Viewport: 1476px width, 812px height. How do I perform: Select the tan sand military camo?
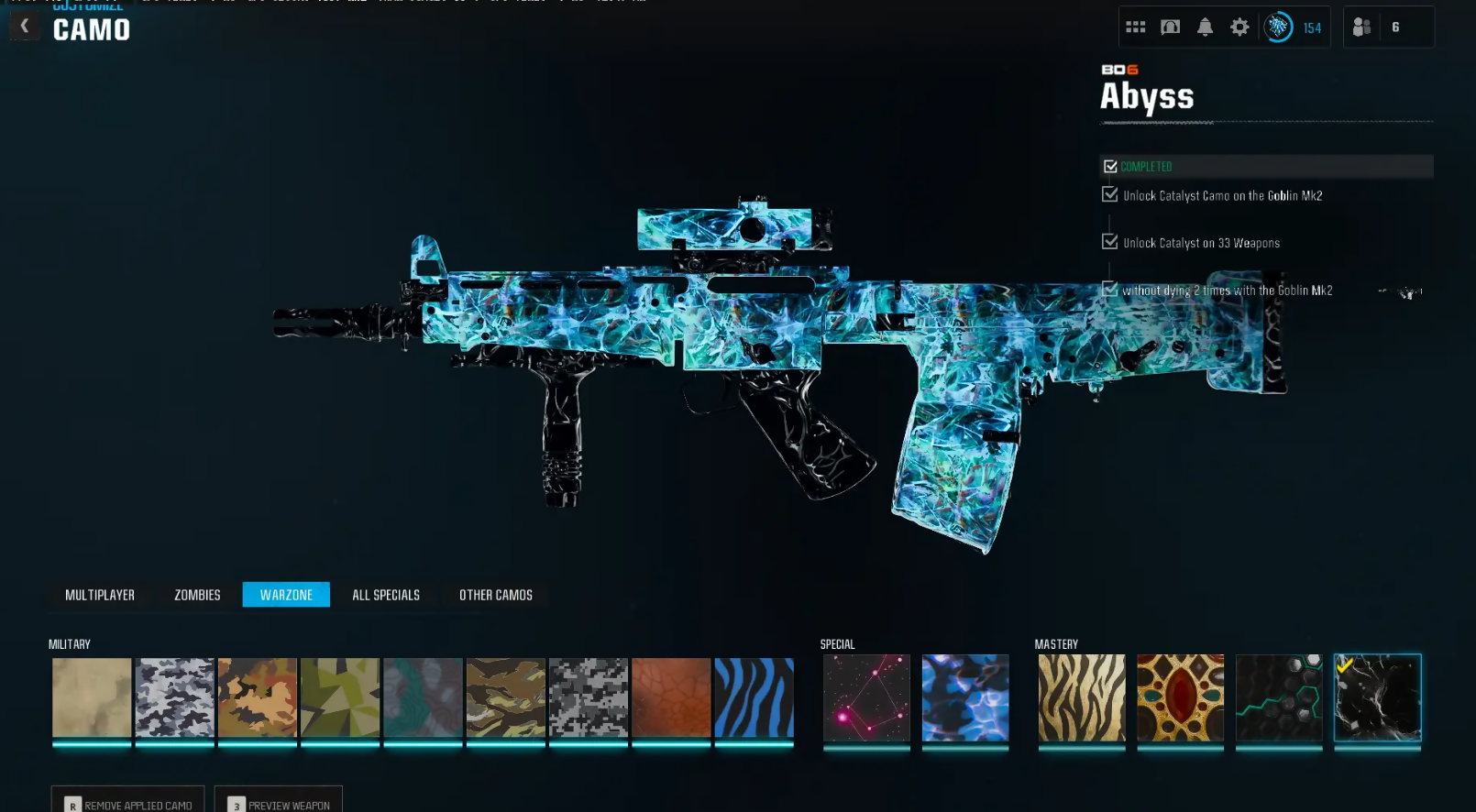point(92,697)
